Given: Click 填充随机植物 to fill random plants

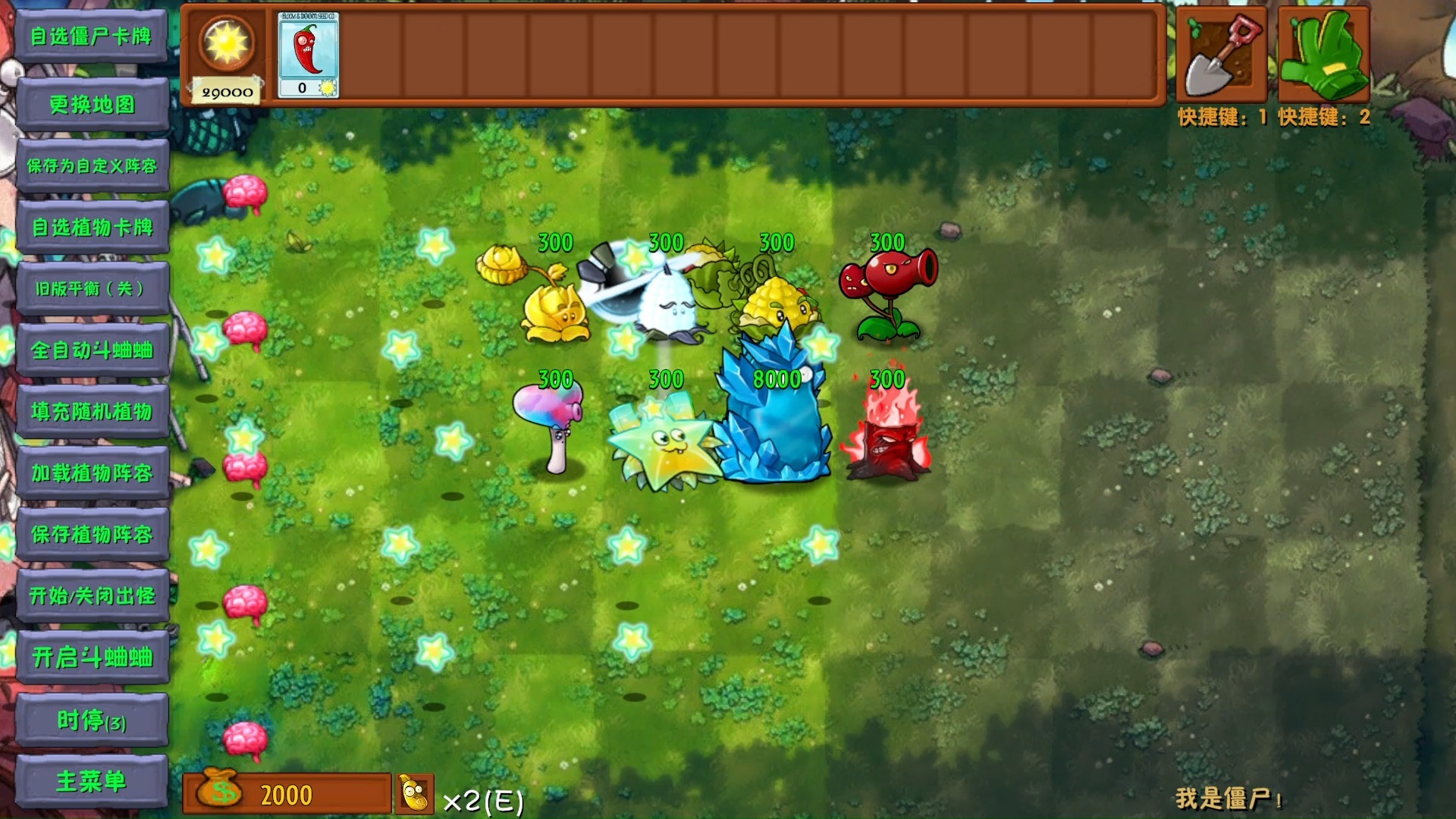Looking at the screenshot, I should point(93,412).
